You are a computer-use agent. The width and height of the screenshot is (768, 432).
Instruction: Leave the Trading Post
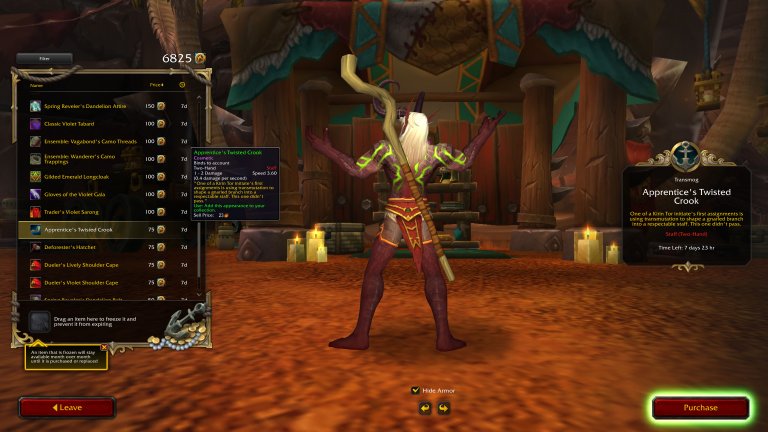(x=67, y=407)
